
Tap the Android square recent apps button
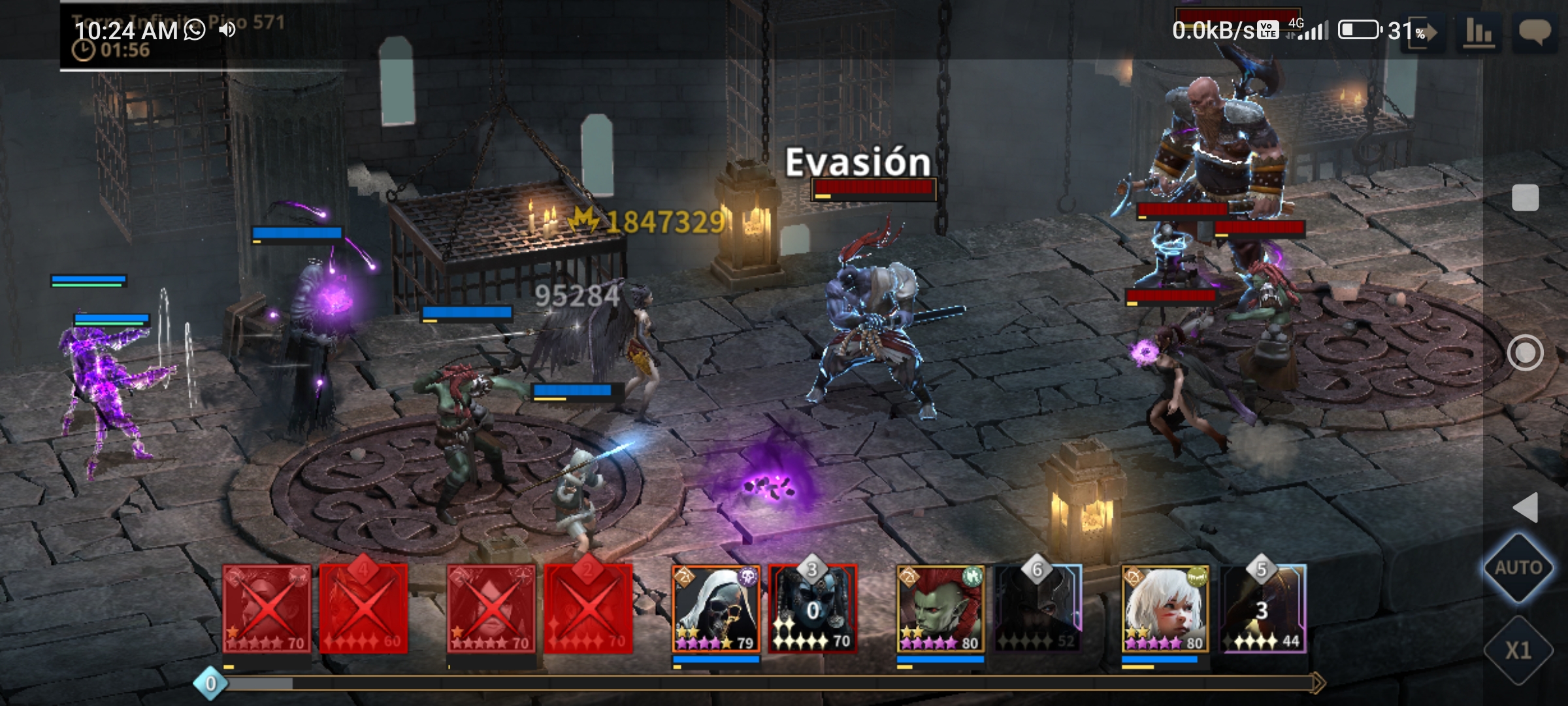click(x=1526, y=197)
